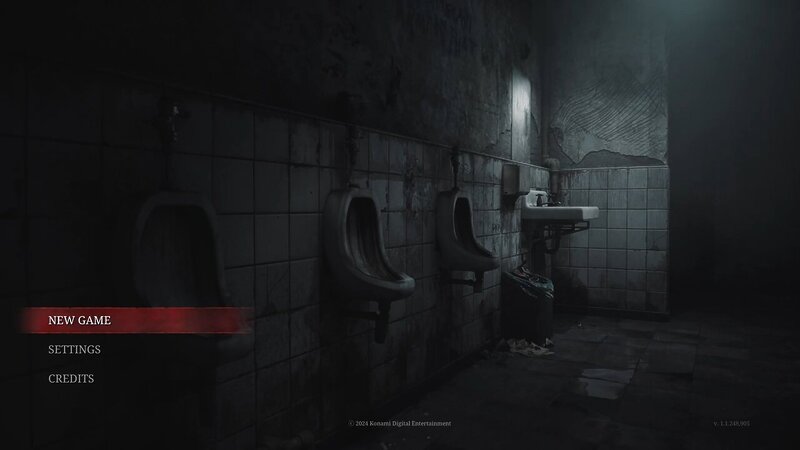Open the Settings menu
800x450 pixels.
pyautogui.click(x=74, y=349)
